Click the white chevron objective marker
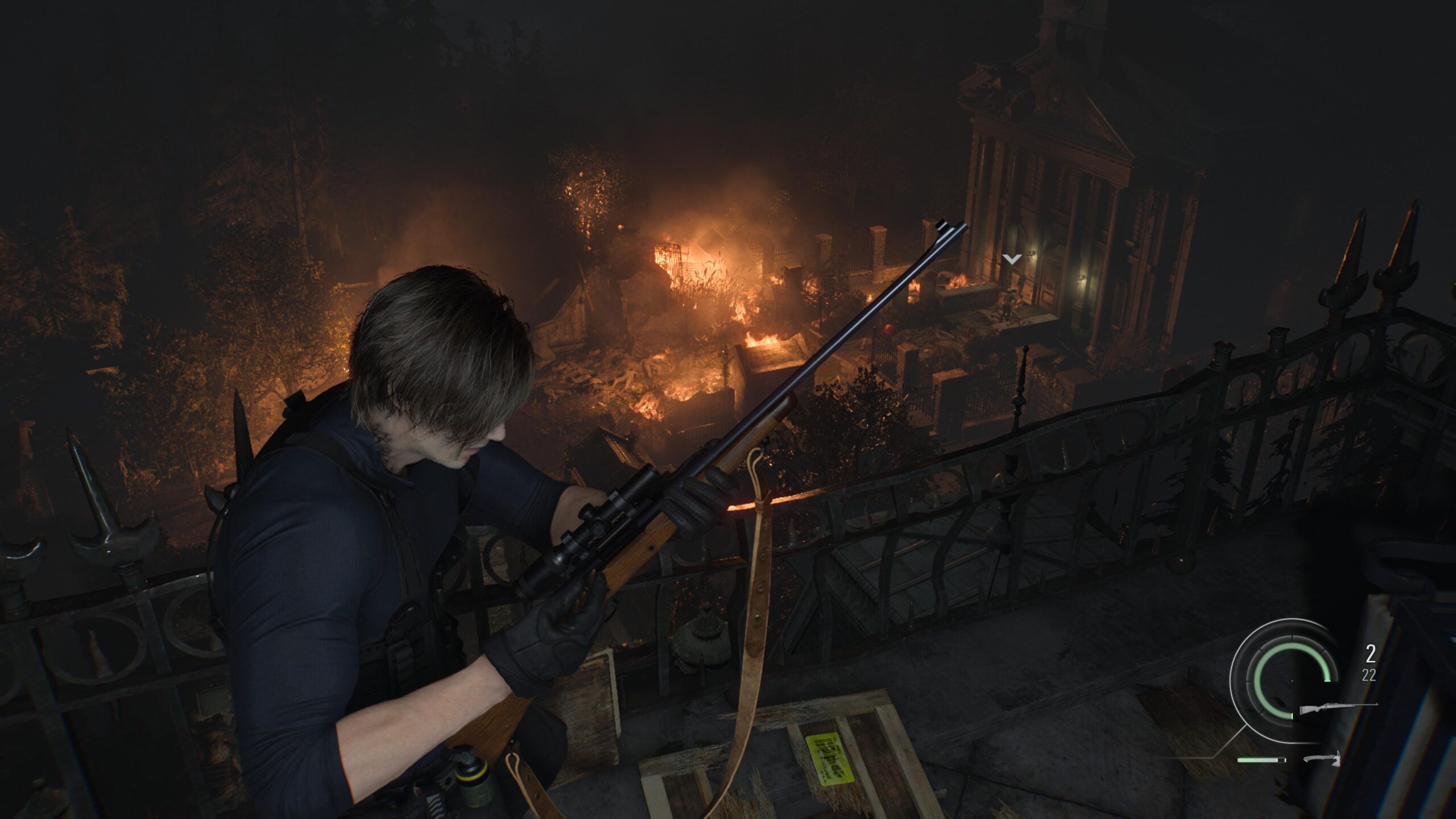Image resolution: width=1456 pixels, height=819 pixels. (1012, 259)
